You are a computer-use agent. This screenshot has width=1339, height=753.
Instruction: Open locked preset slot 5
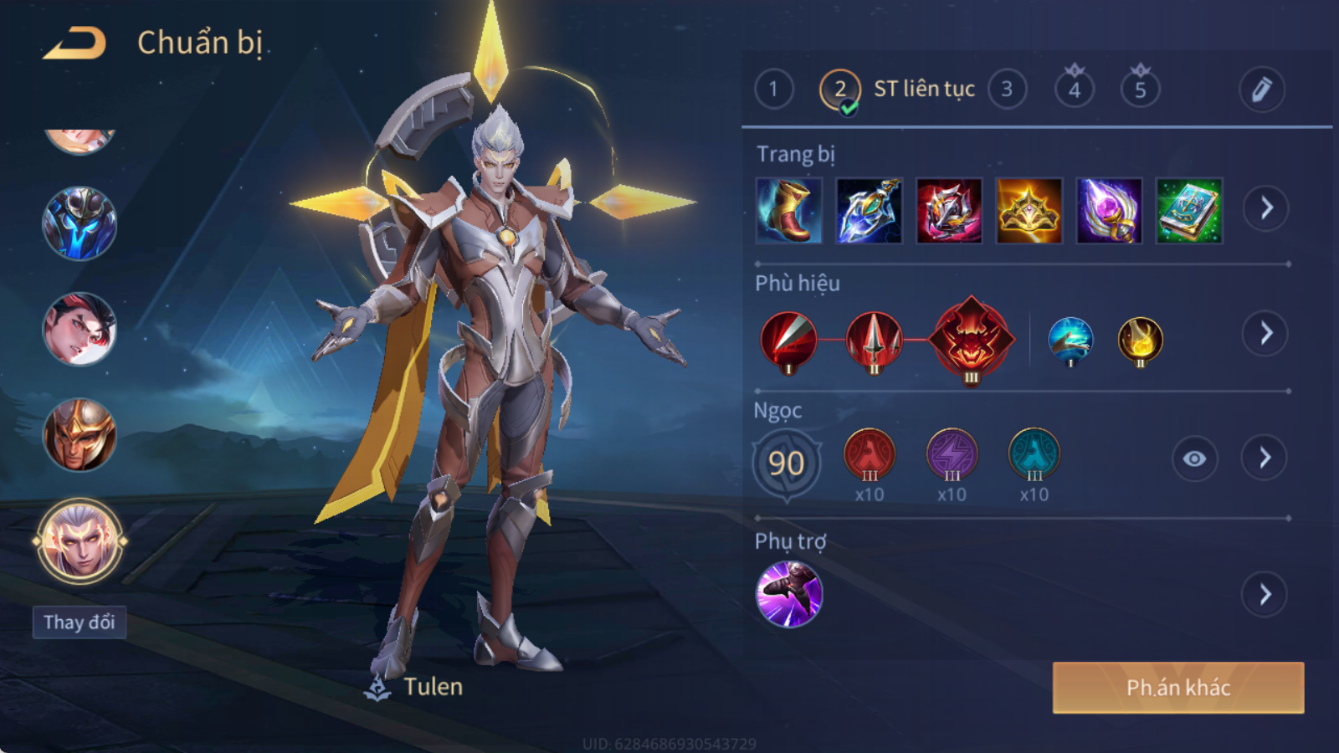click(1140, 89)
